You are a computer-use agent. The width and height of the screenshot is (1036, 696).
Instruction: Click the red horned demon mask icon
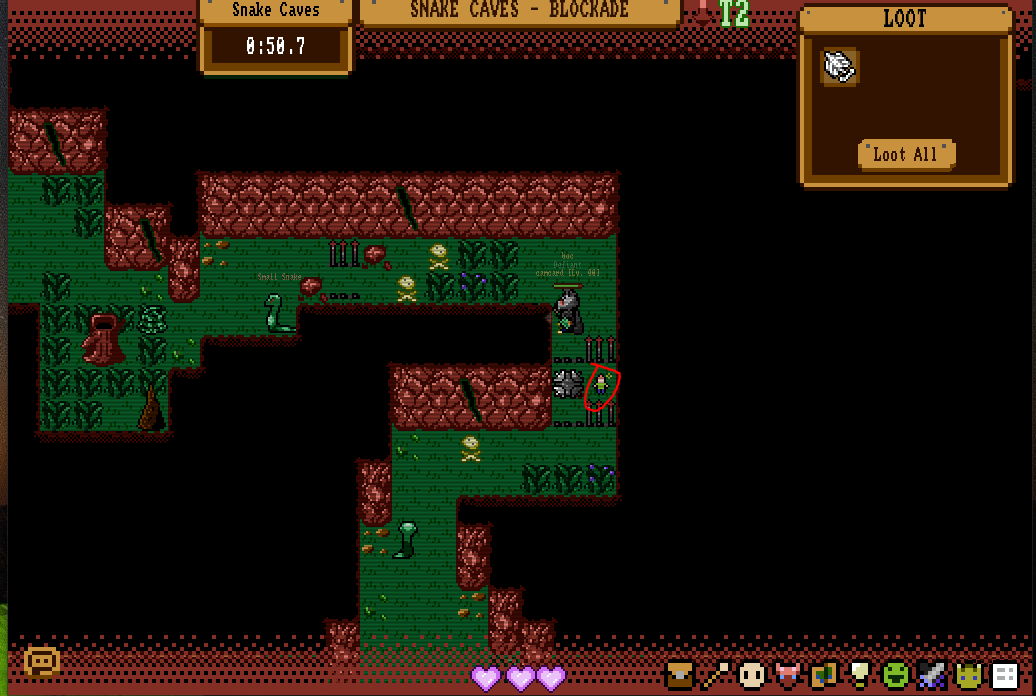pyautogui.click(x=788, y=675)
